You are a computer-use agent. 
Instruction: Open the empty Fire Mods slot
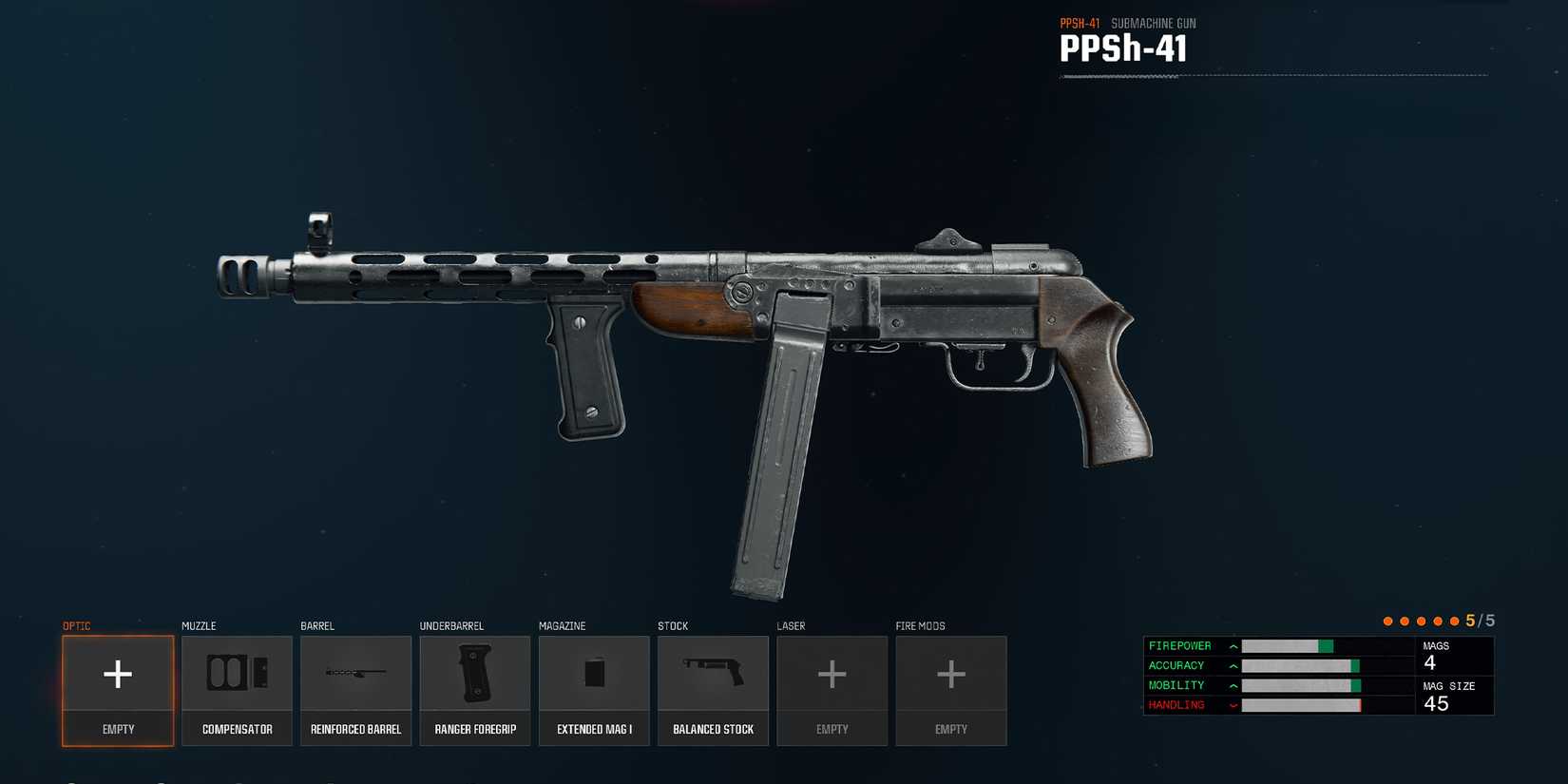pyautogui.click(x=950, y=689)
